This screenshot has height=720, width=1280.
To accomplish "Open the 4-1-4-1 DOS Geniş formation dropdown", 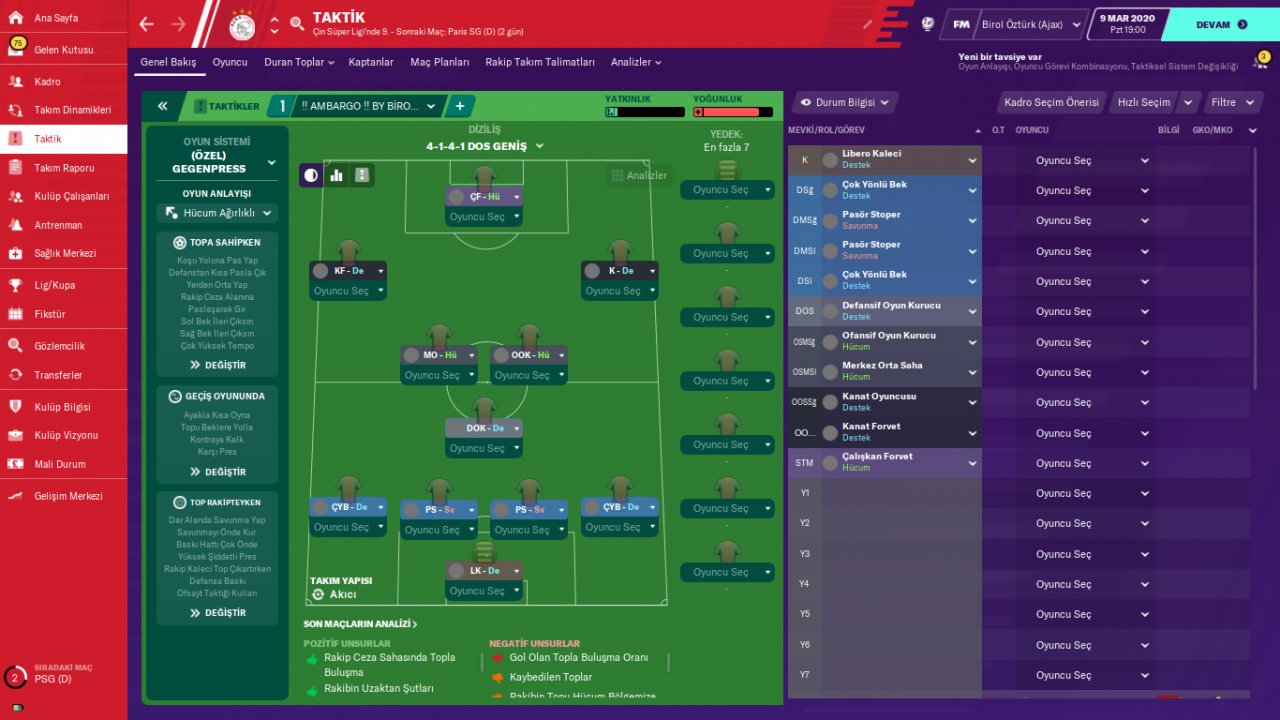I will (x=485, y=146).
